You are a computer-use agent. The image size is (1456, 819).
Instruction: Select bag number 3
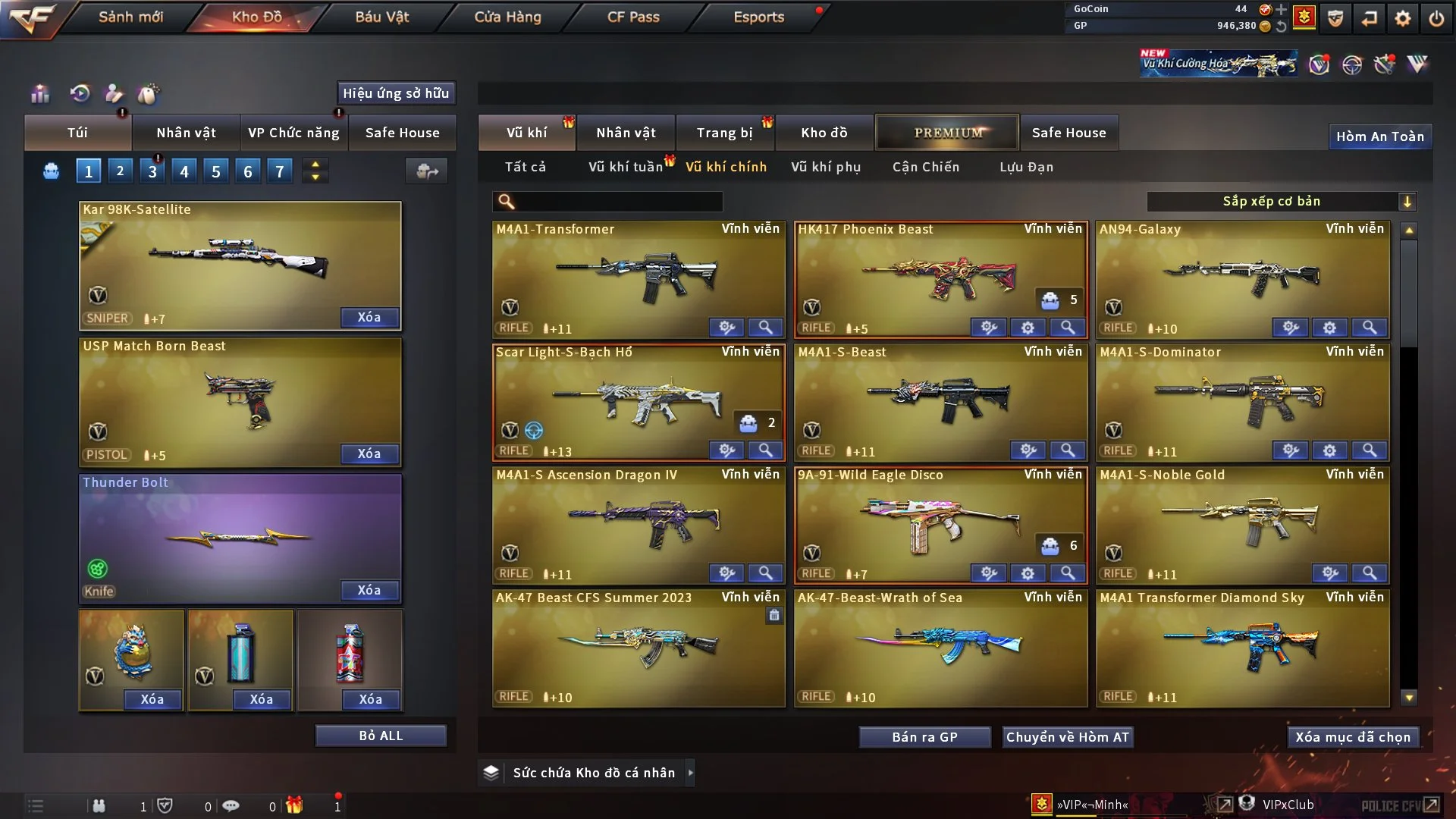click(x=152, y=171)
